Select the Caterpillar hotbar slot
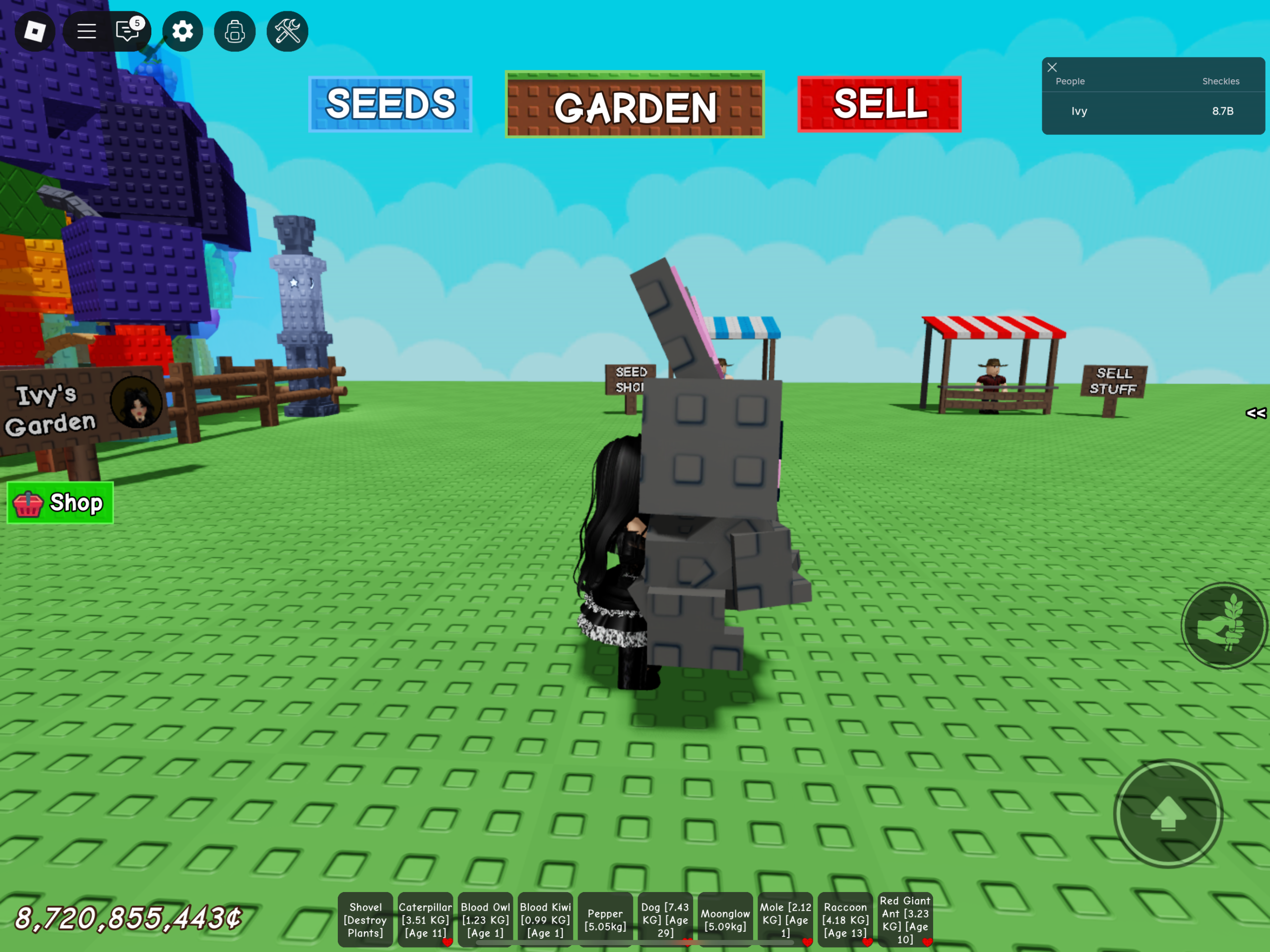 [426, 919]
